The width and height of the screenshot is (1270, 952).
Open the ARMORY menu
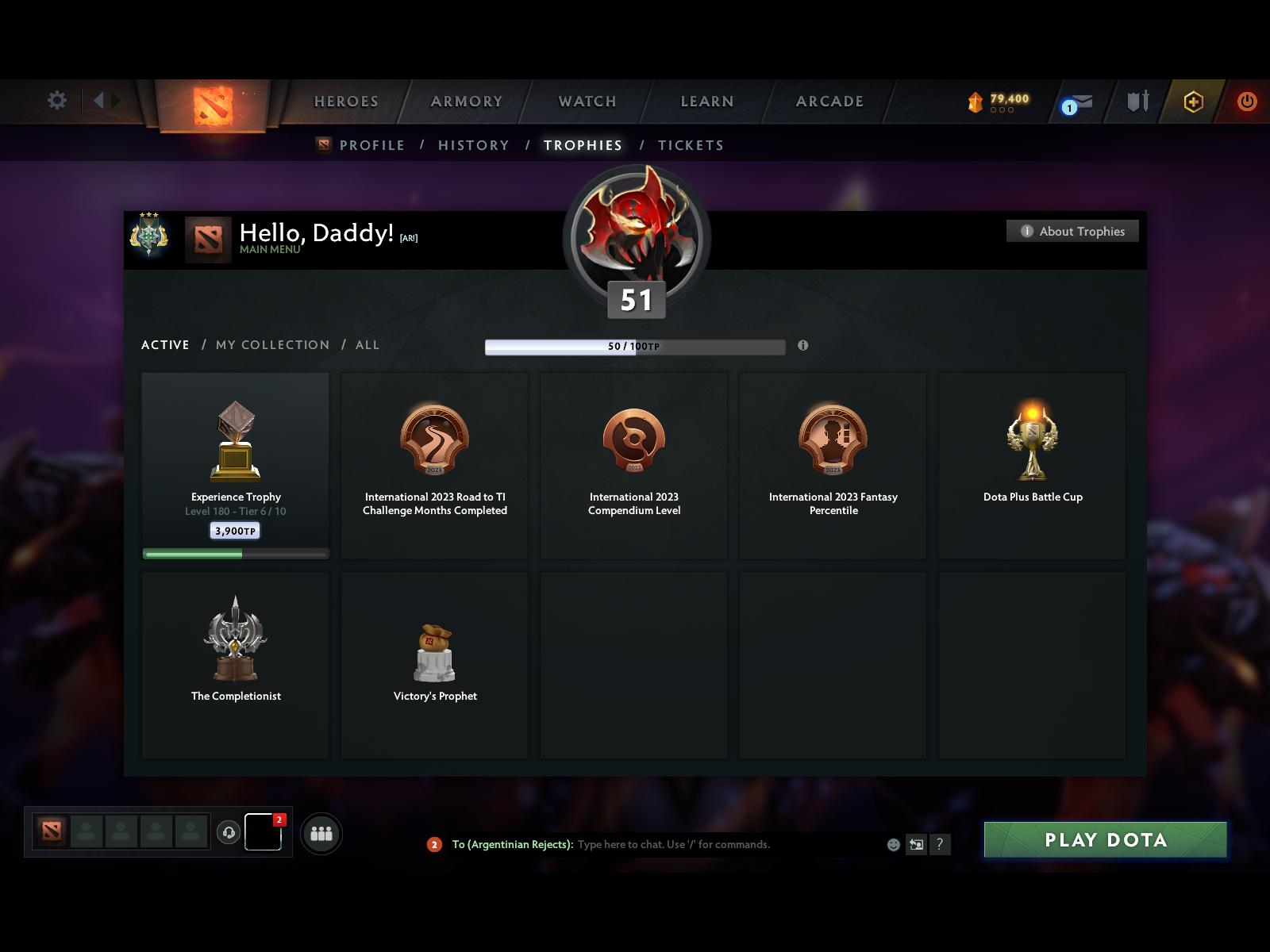[467, 102]
